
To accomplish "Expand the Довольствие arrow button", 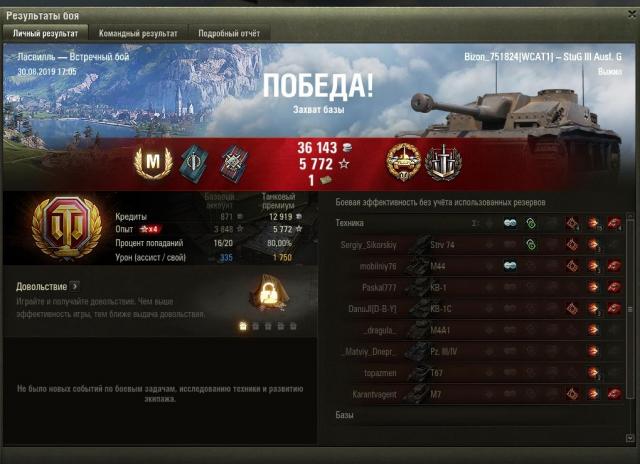I will 75,287.
